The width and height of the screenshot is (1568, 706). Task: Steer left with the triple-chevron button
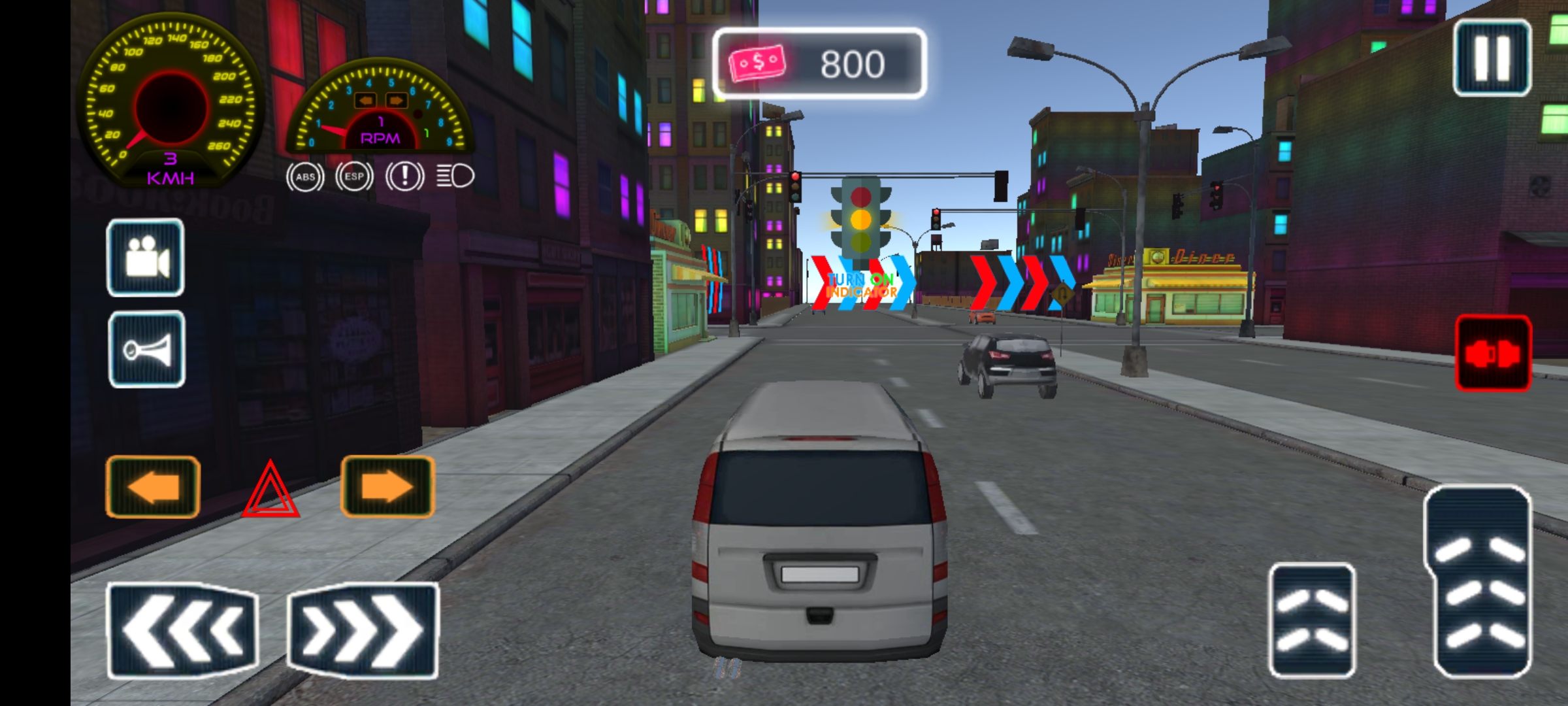(x=182, y=630)
